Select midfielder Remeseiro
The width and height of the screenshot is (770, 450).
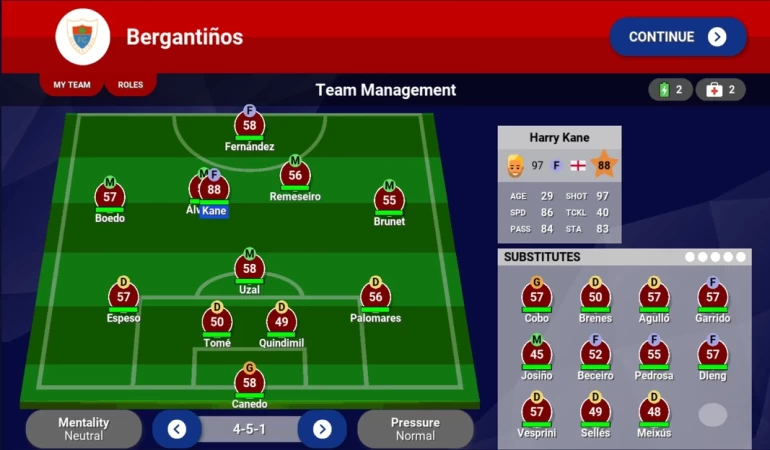[x=295, y=175]
